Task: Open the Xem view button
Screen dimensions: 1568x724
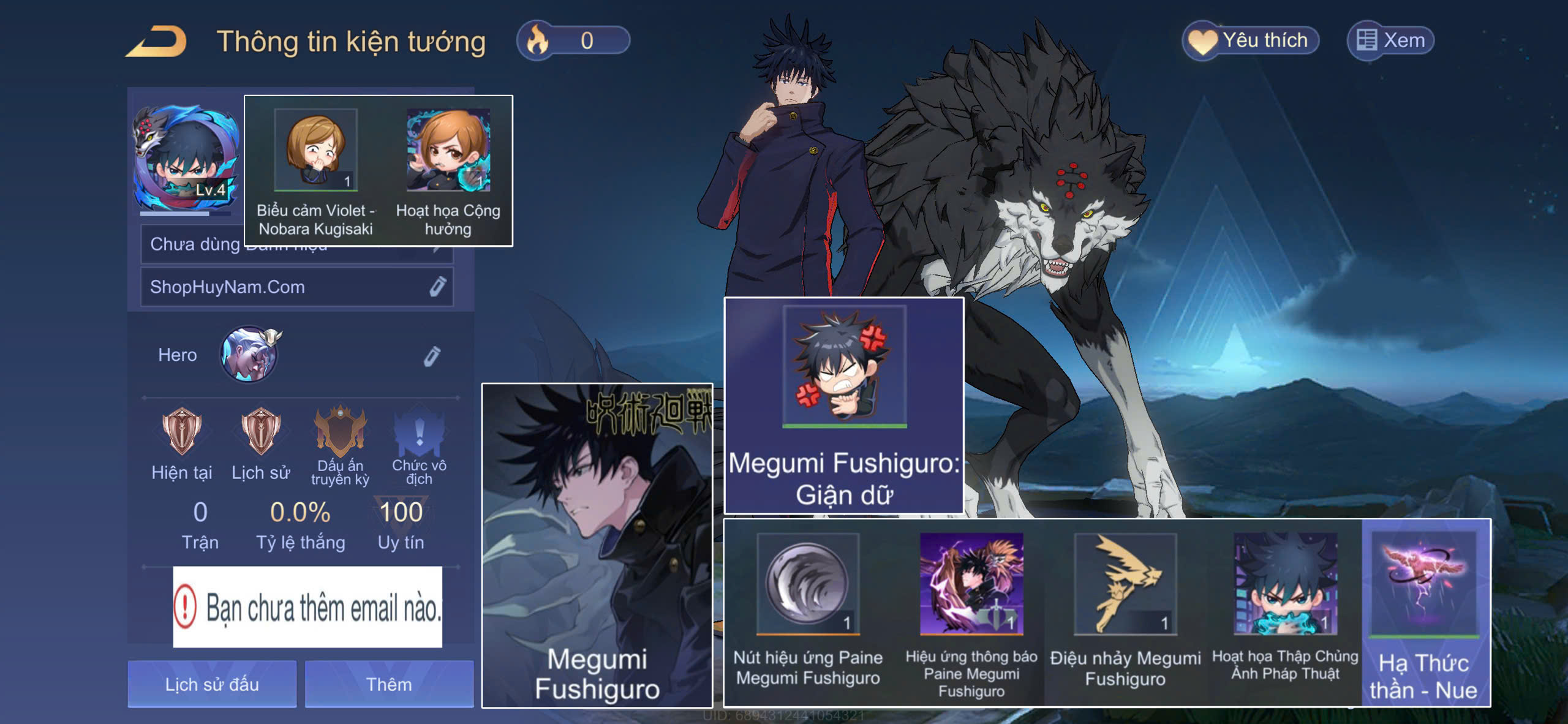Action: (1390, 40)
